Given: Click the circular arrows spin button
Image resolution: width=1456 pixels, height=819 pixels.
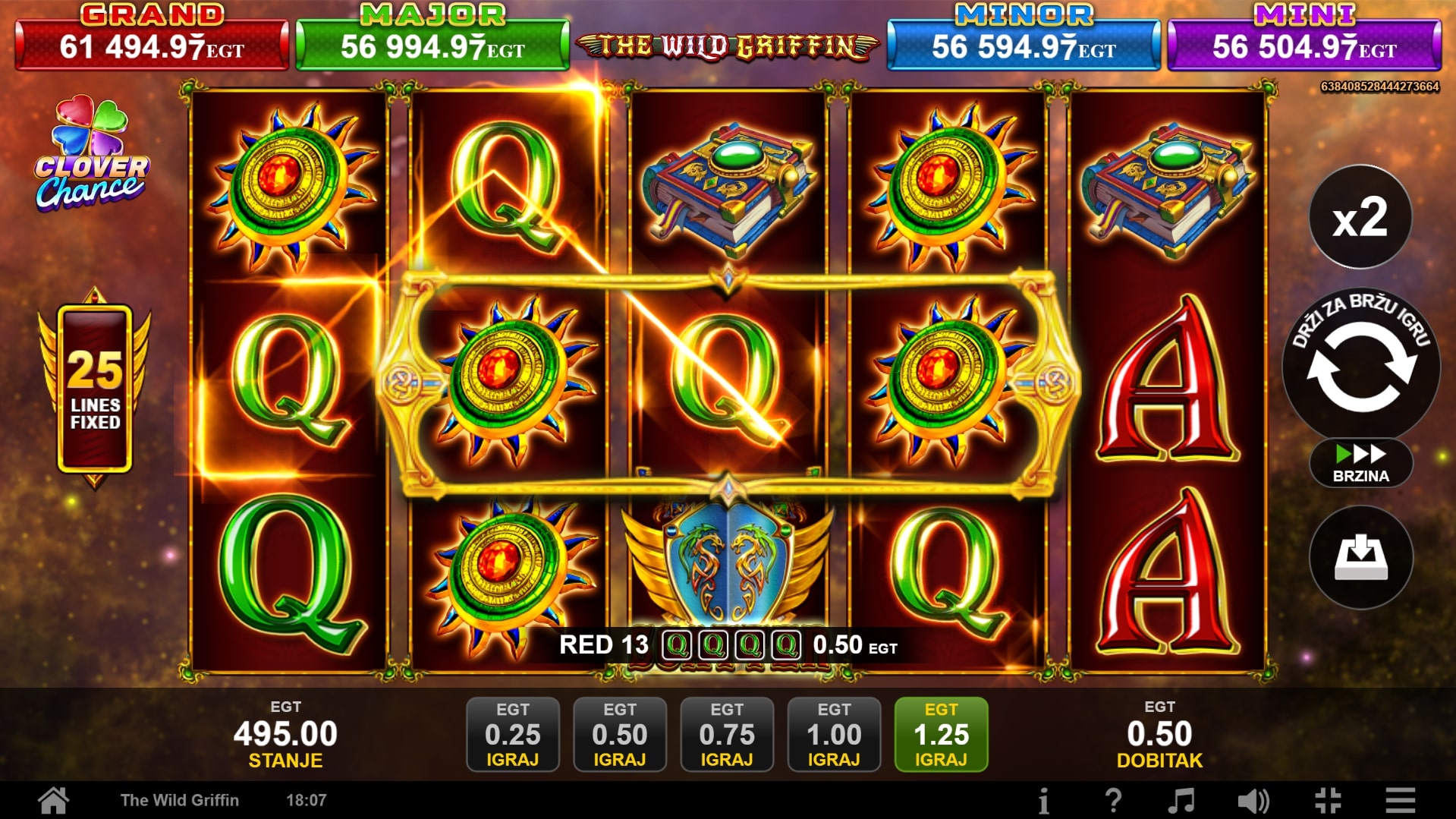Looking at the screenshot, I should pyautogui.click(x=1360, y=367).
